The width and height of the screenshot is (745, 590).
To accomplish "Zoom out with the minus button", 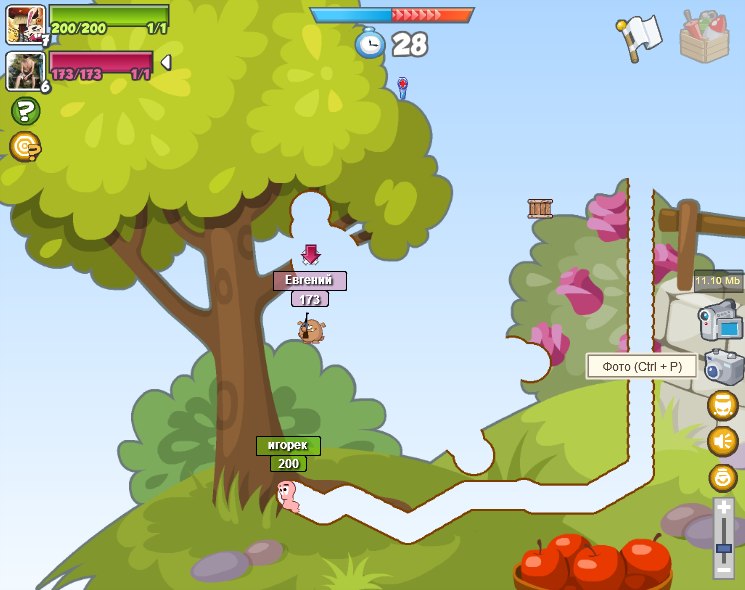I will 724,568.
